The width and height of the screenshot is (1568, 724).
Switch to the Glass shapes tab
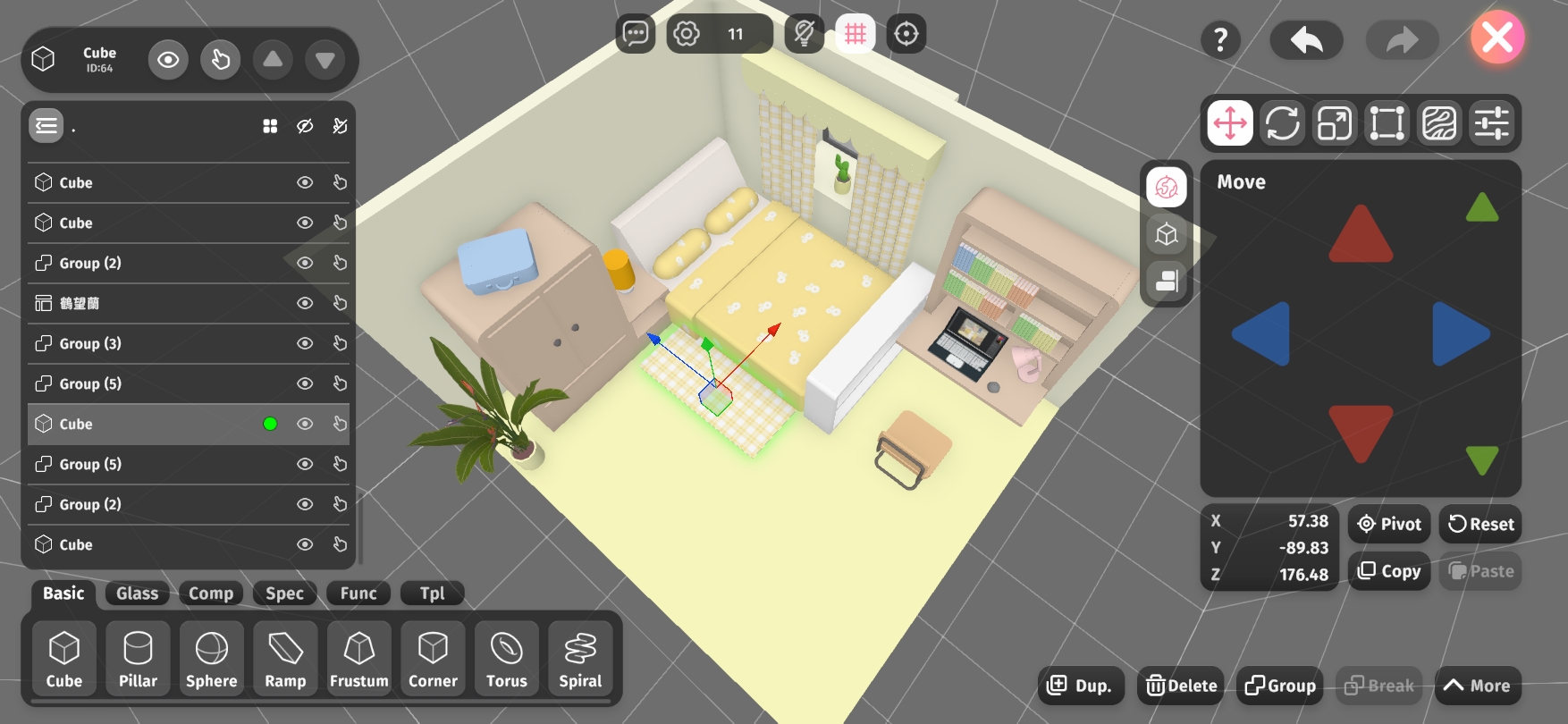point(137,594)
